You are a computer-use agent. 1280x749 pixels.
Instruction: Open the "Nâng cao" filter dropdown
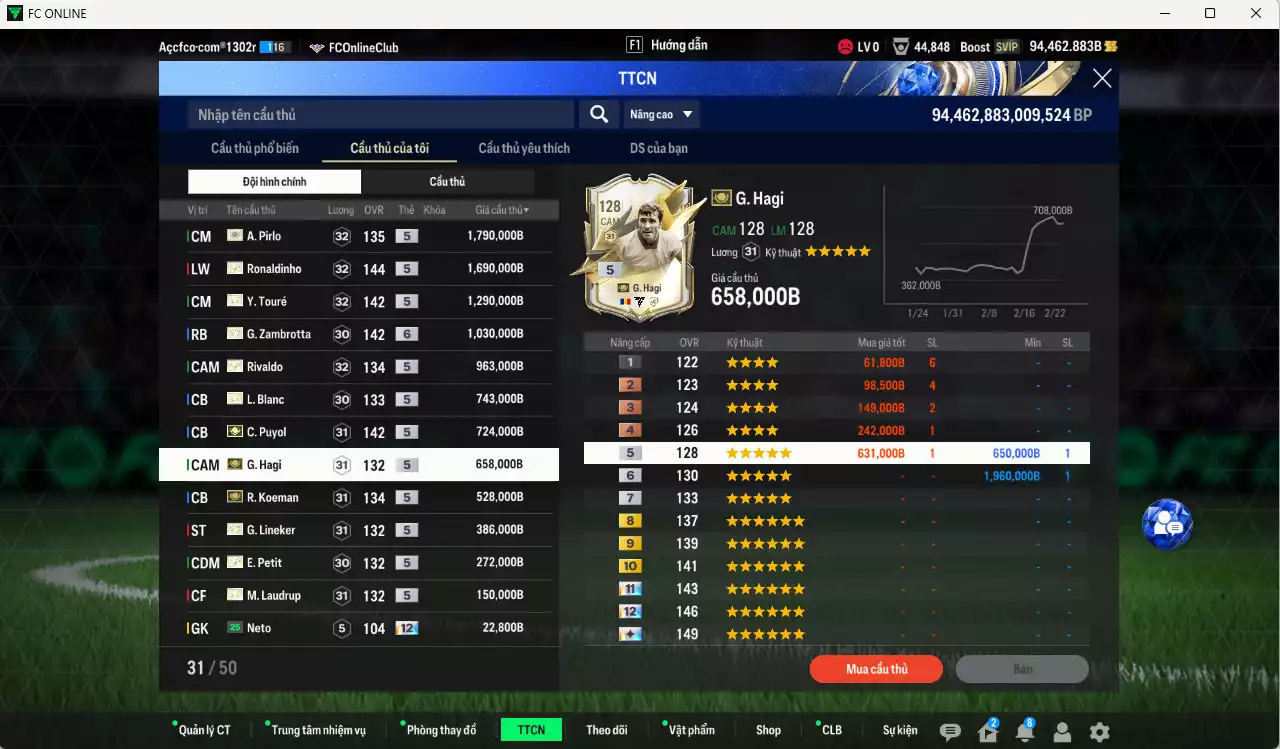coord(660,114)
